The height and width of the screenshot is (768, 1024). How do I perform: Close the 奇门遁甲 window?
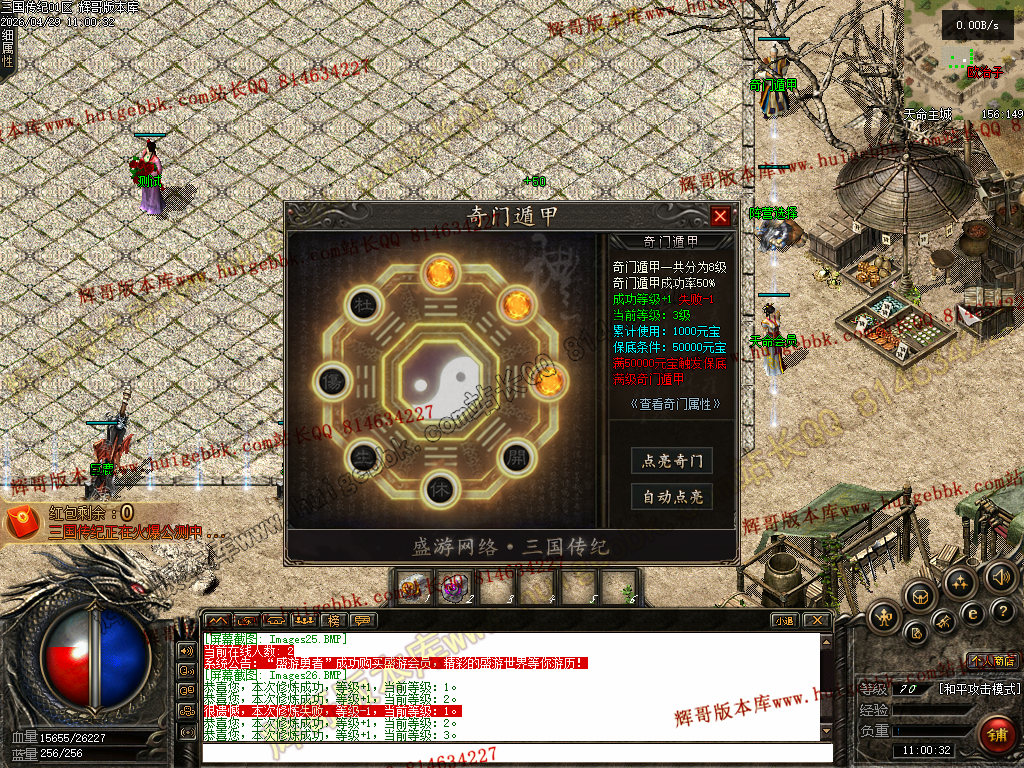[x=720, y=216]
